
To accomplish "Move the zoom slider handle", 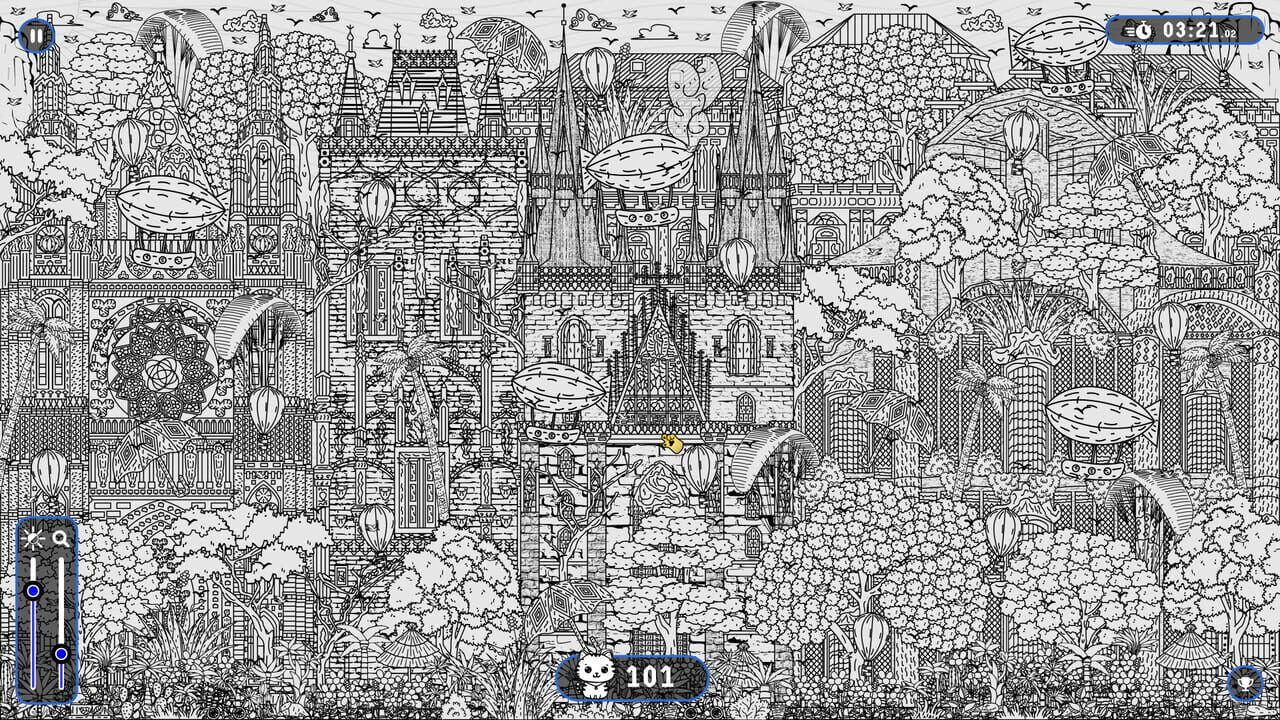I will pos(62,653).
